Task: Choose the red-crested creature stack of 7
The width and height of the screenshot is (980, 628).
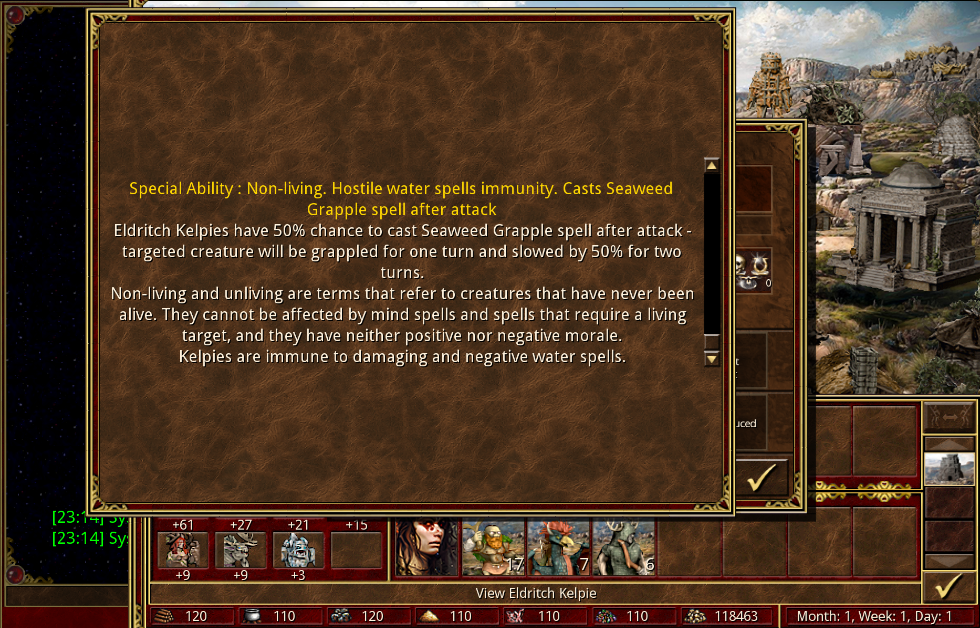Action: (558, 548)
